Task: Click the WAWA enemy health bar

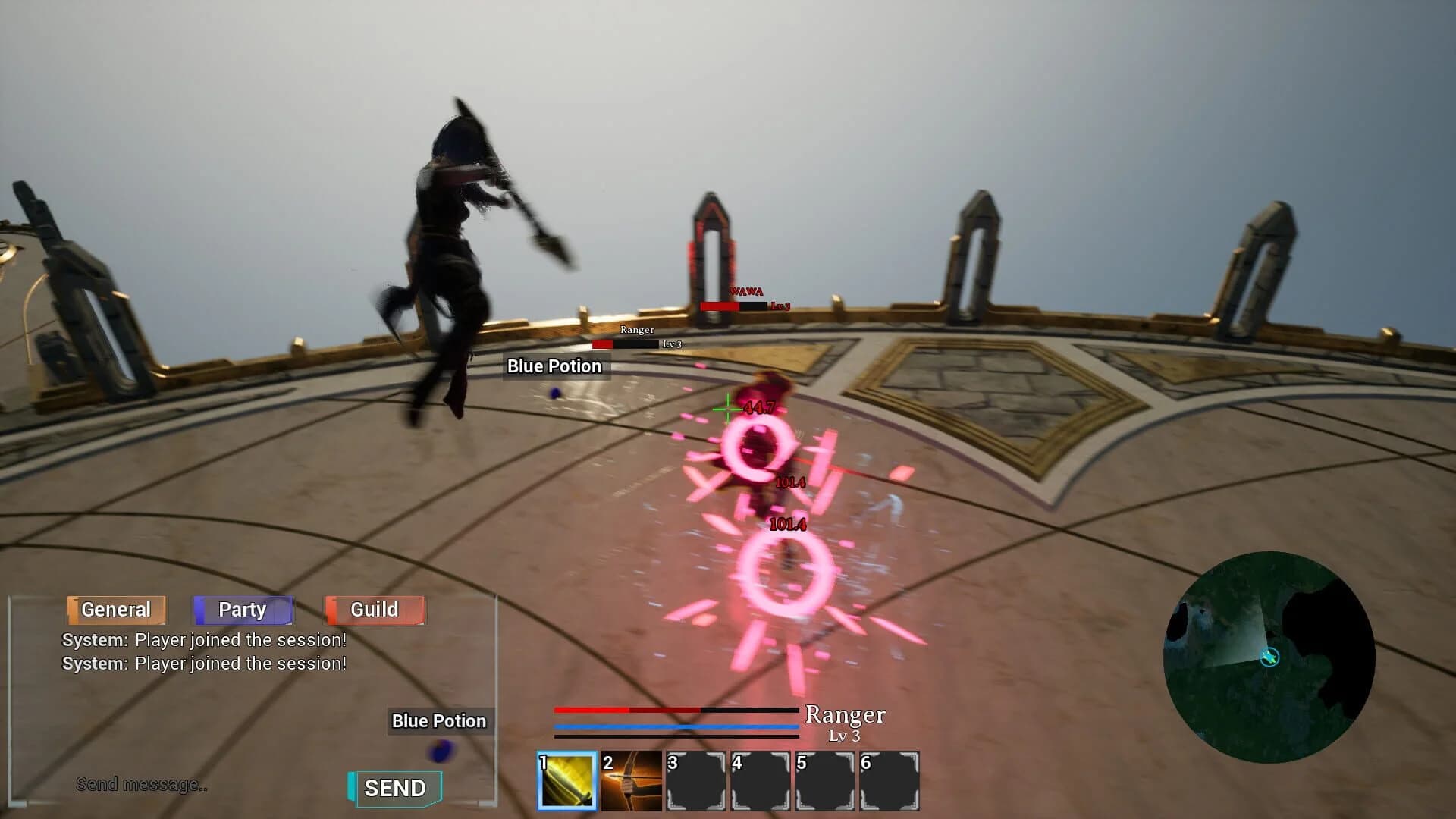Action: [732, 307]
